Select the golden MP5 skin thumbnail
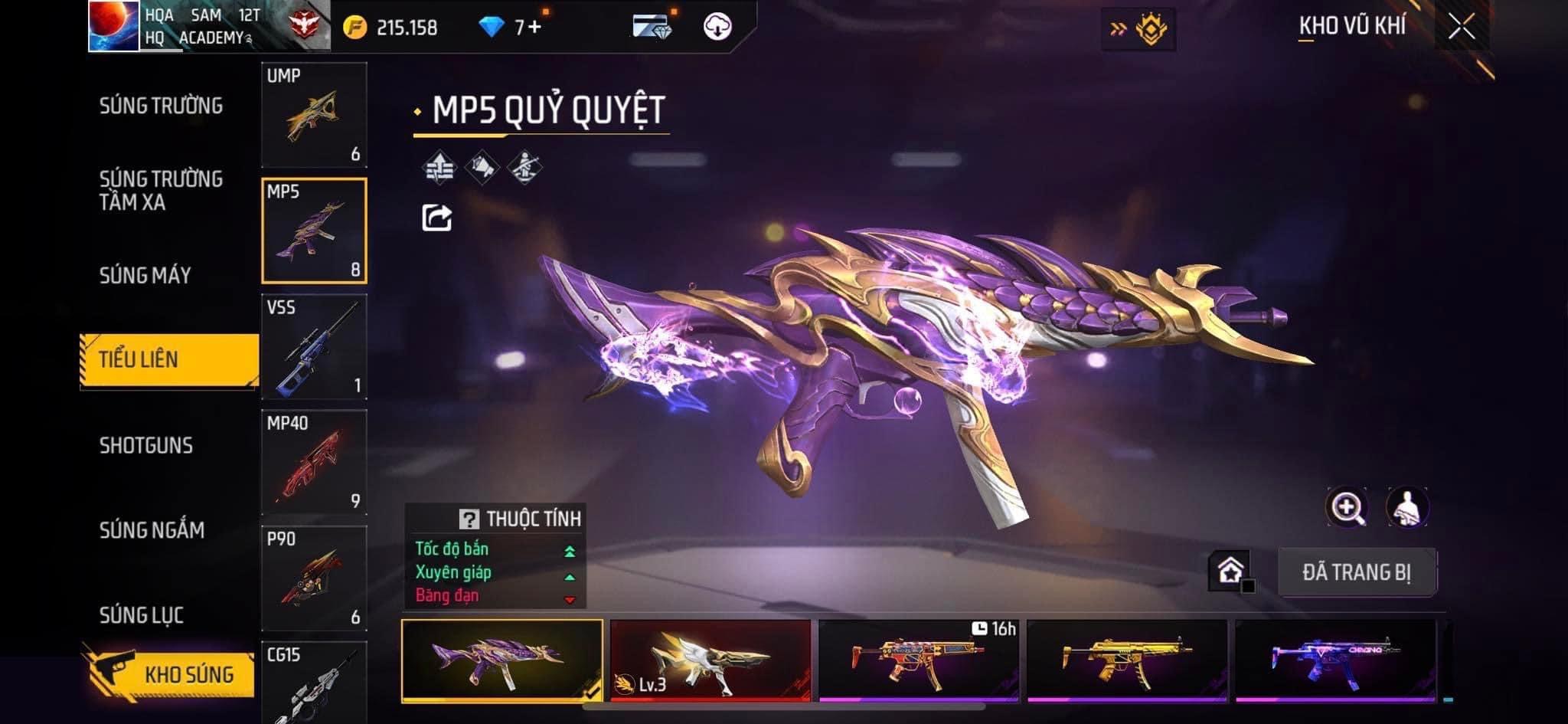 (1126, 660)
